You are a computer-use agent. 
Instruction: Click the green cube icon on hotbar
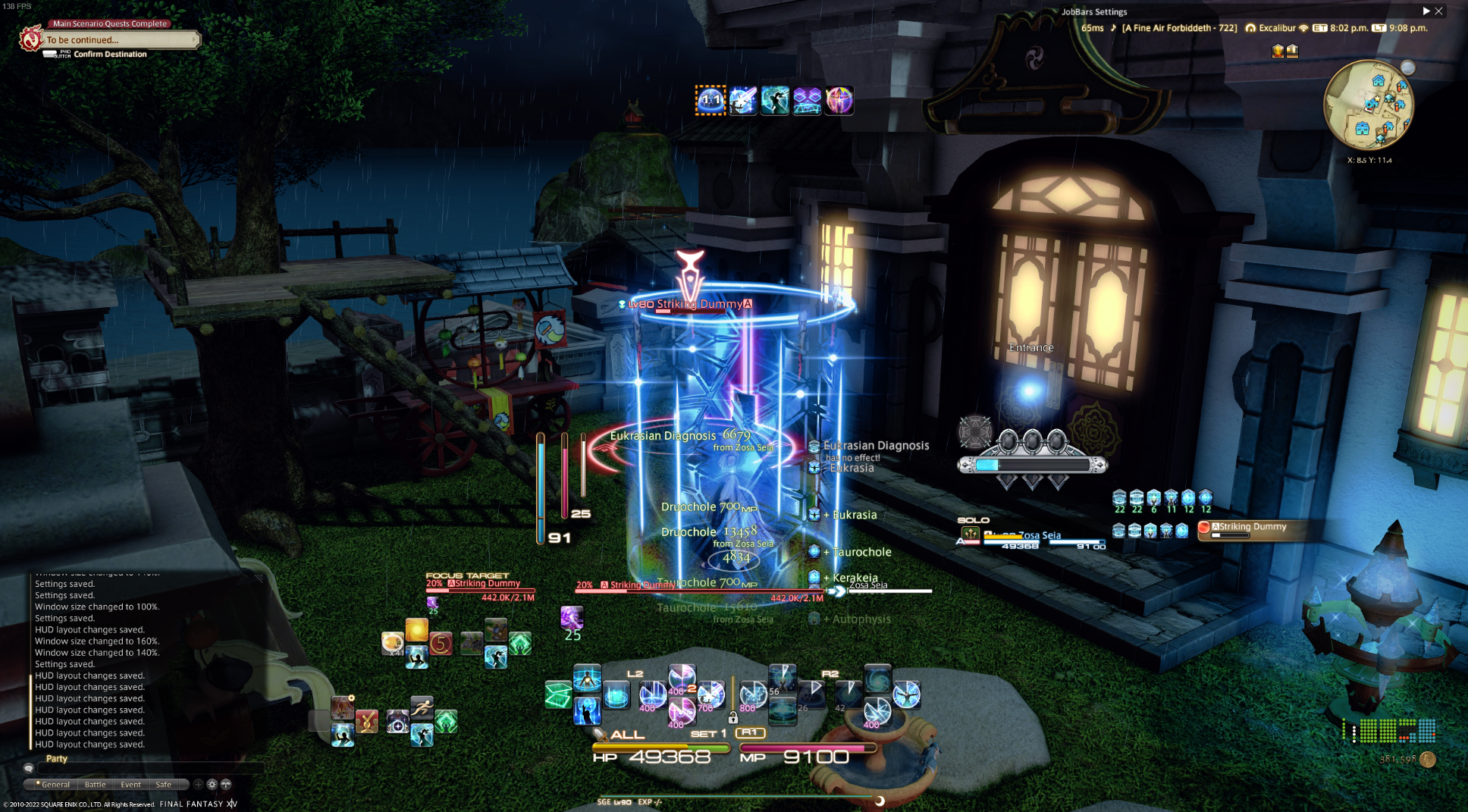coord(558,694)
